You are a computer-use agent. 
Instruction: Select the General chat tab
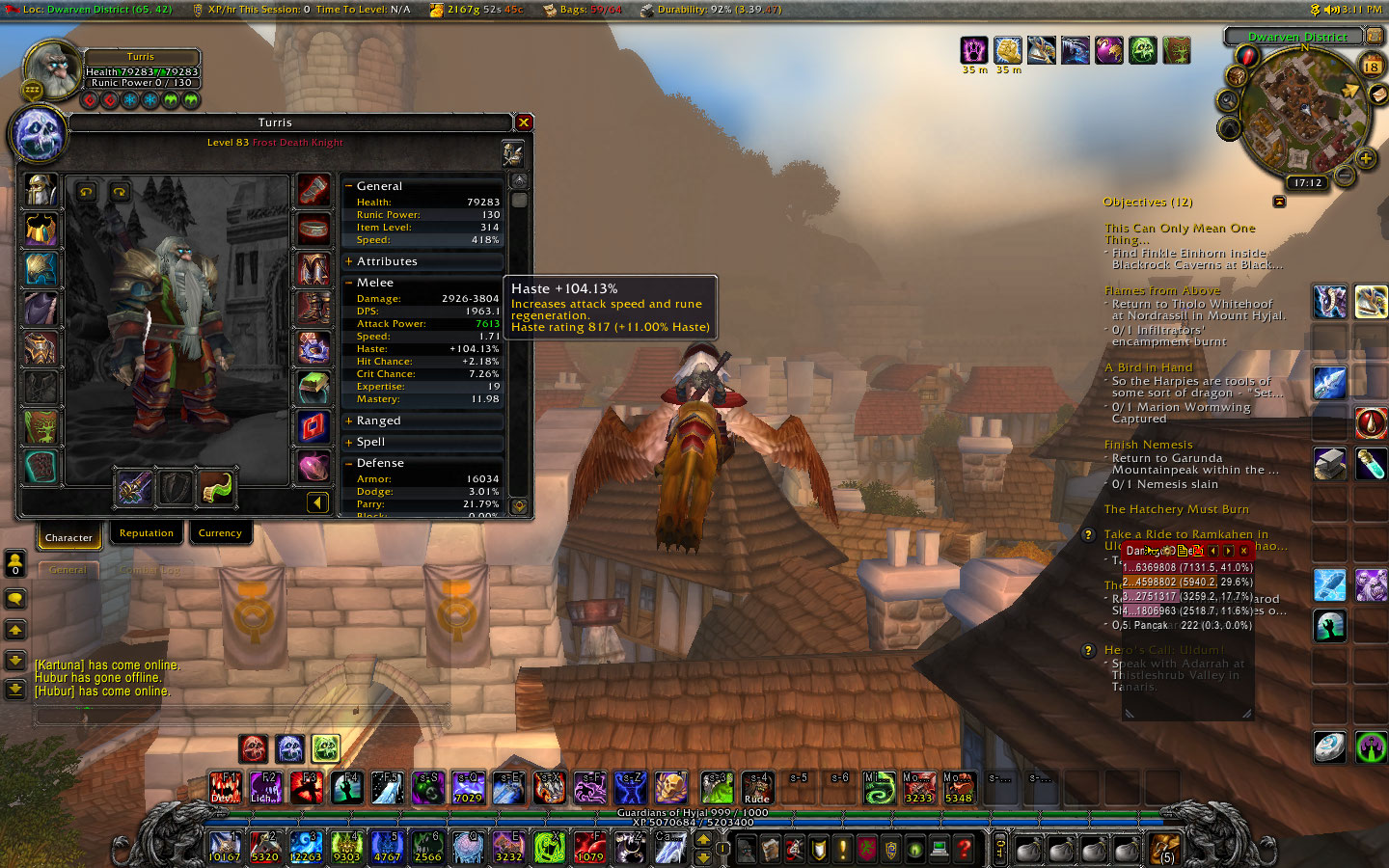coord(68,570)
